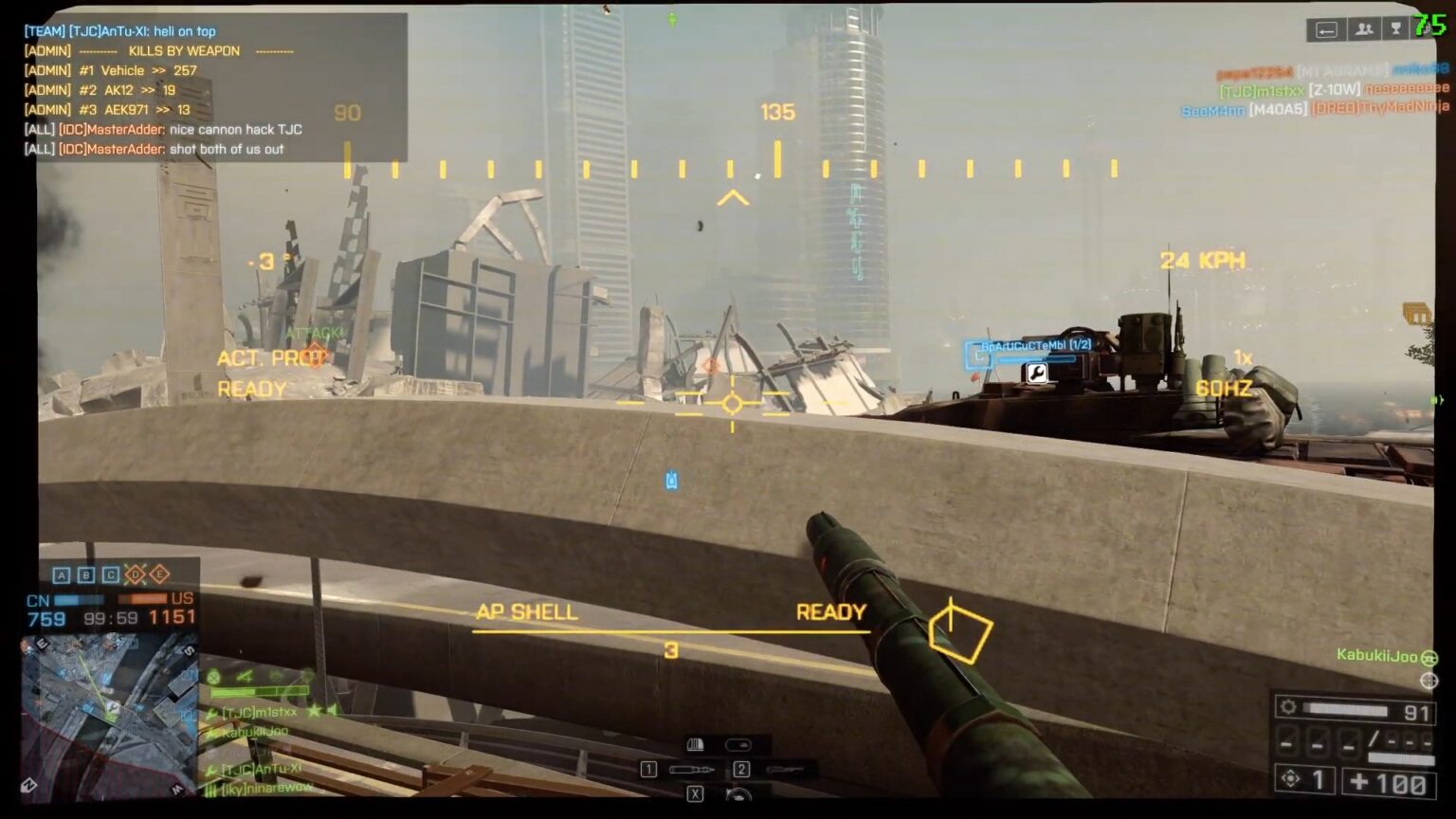Select the players list icon at top right
1456x819 pixels.
1363,28
